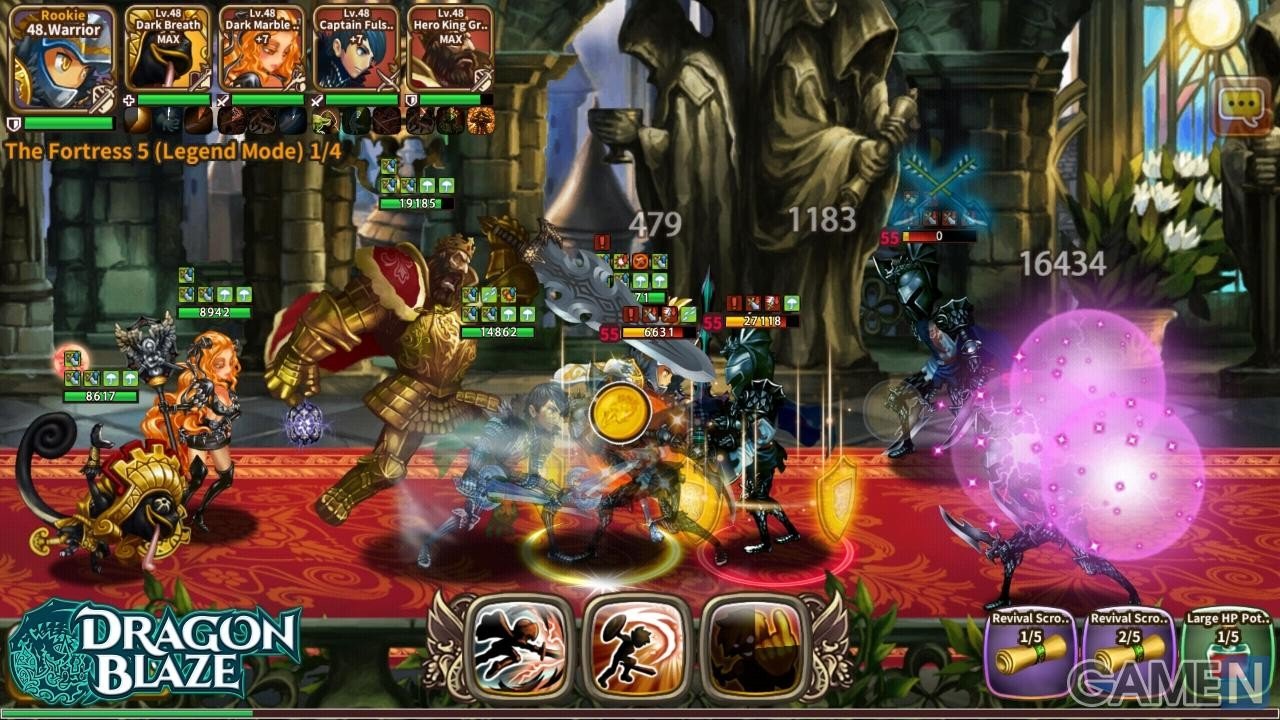
Task: Tap the Dark Breath ally portrait
Action: [167, 50]
